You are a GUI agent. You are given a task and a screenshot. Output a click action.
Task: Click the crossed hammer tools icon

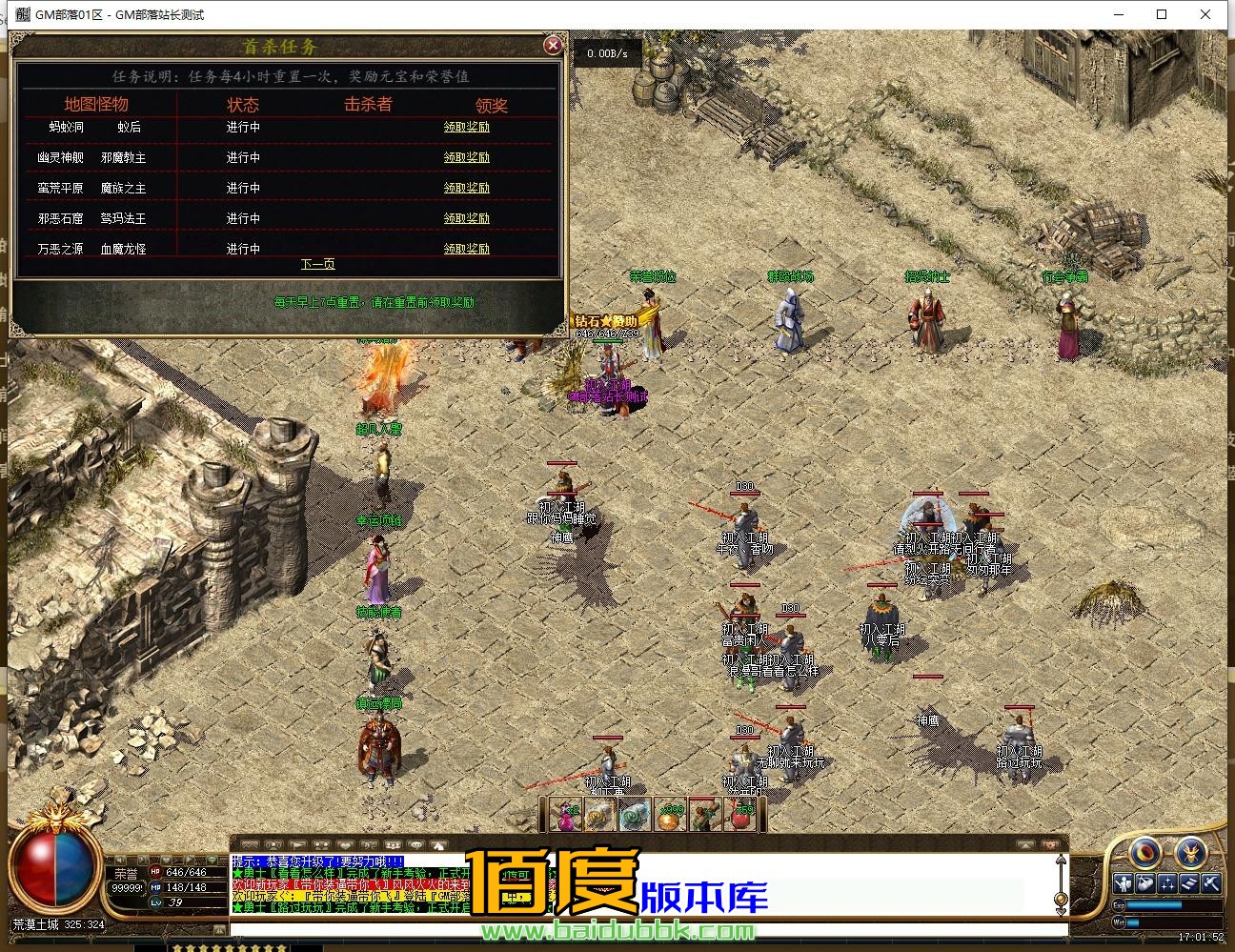click(x=1210, y=883)
